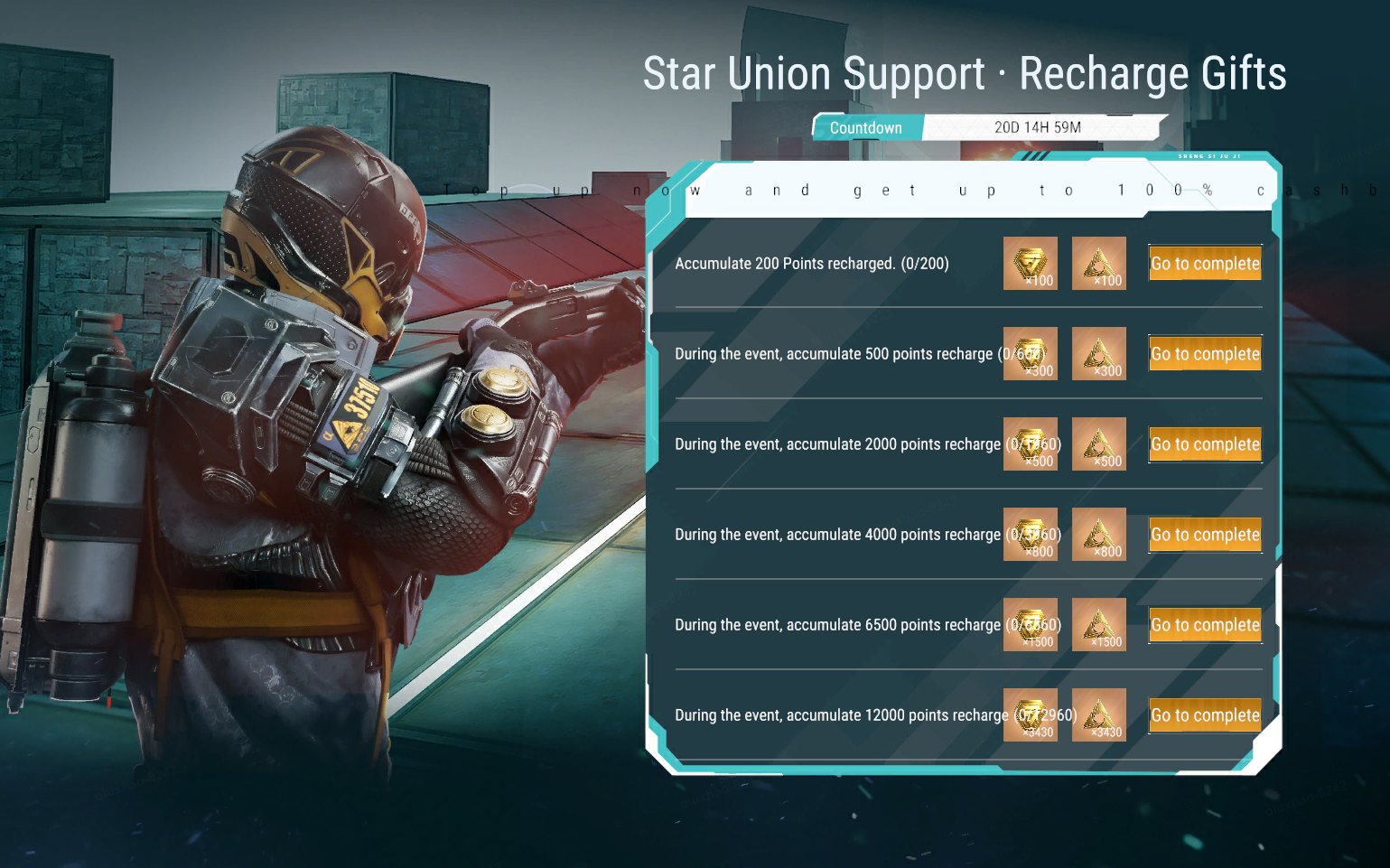Select the x3430 gold gem reward
Image resolution: width=1390 pixels, height=868 pixels.
(1031, 715)
